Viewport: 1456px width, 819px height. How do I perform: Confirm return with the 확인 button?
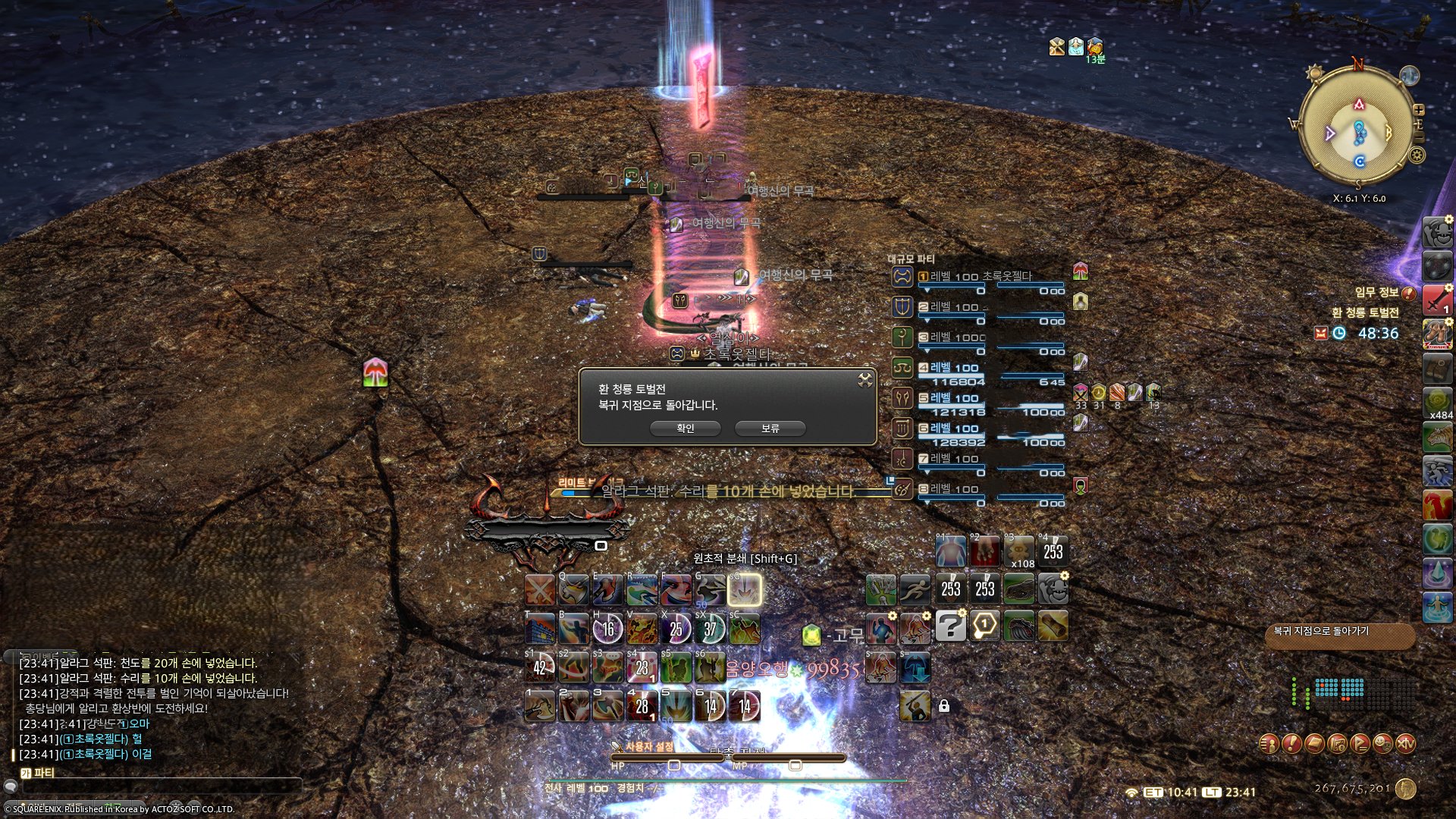pyautogui.click(x=685, y=428)
